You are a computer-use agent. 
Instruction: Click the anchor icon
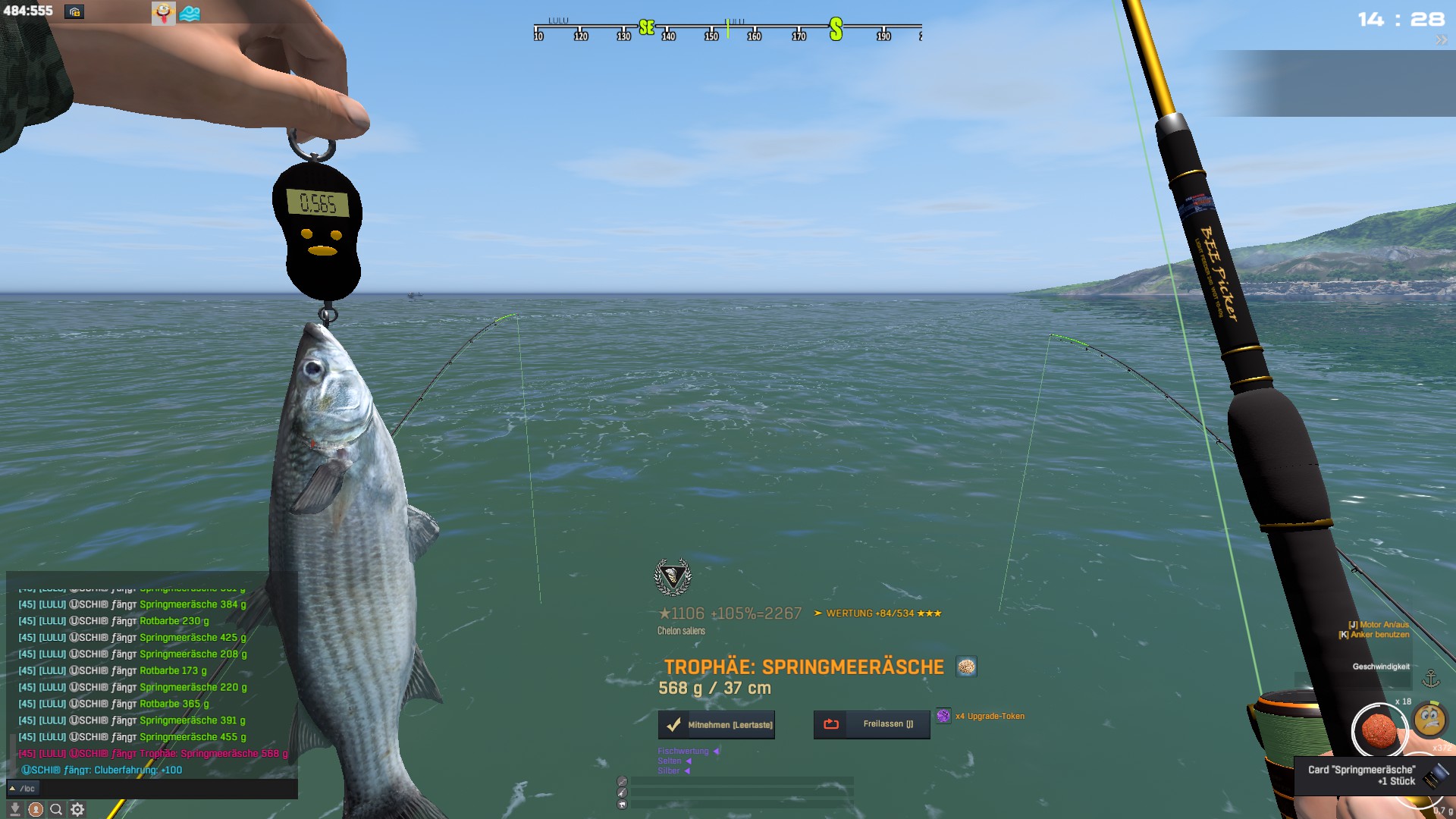tap(1430, 678)
